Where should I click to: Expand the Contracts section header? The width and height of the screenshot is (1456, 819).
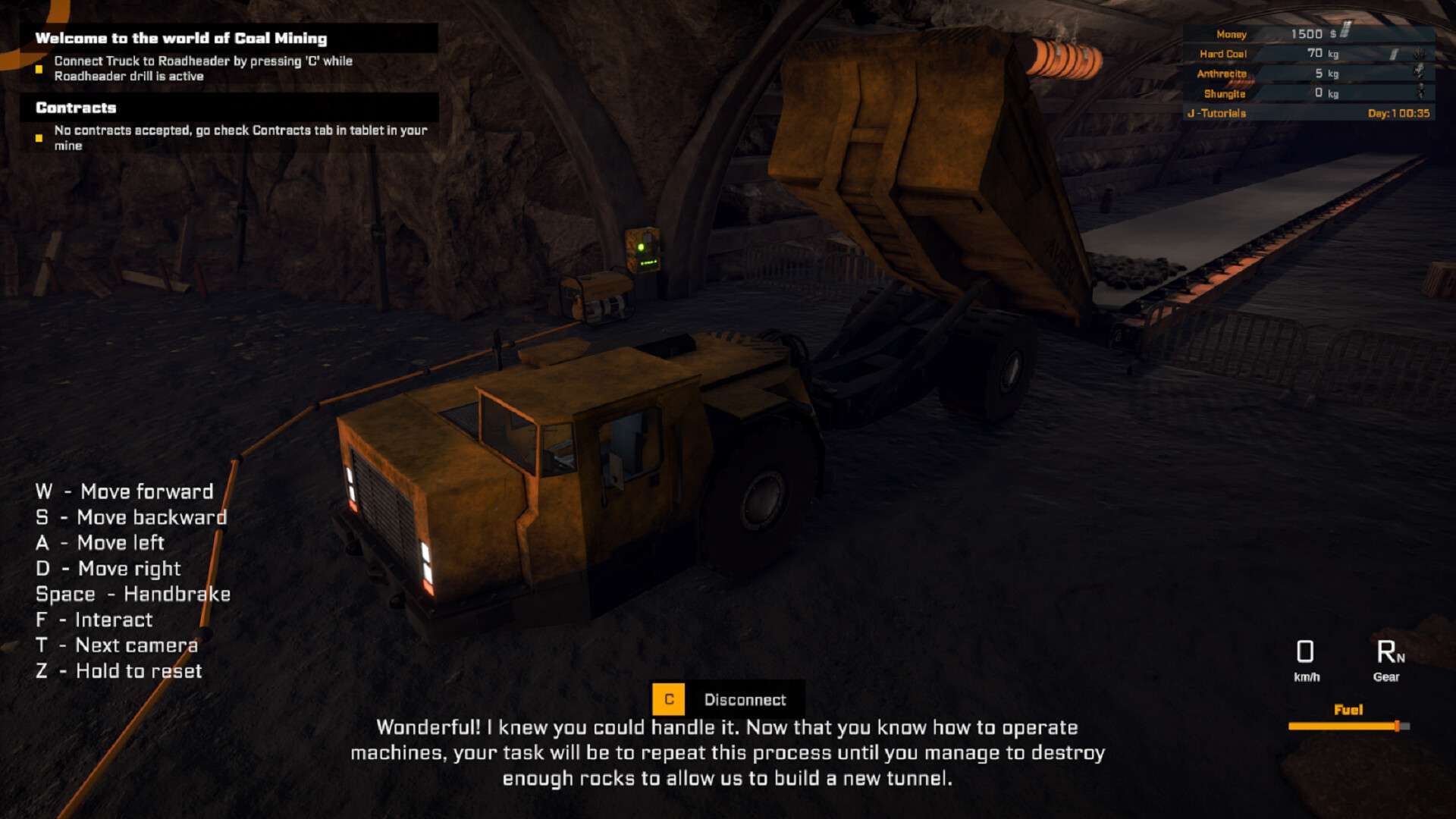tap(76, 108)
